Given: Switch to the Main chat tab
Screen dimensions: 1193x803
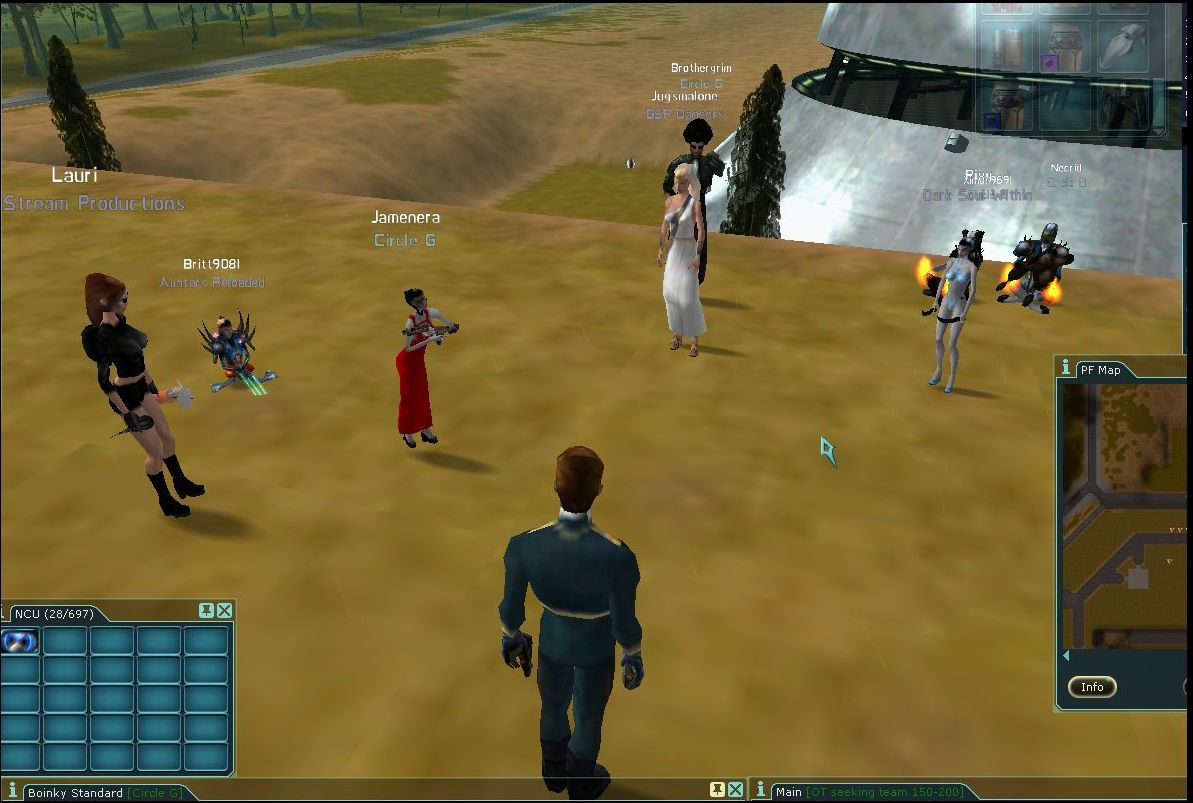Looking at the screenshot, I should [789, 792].
